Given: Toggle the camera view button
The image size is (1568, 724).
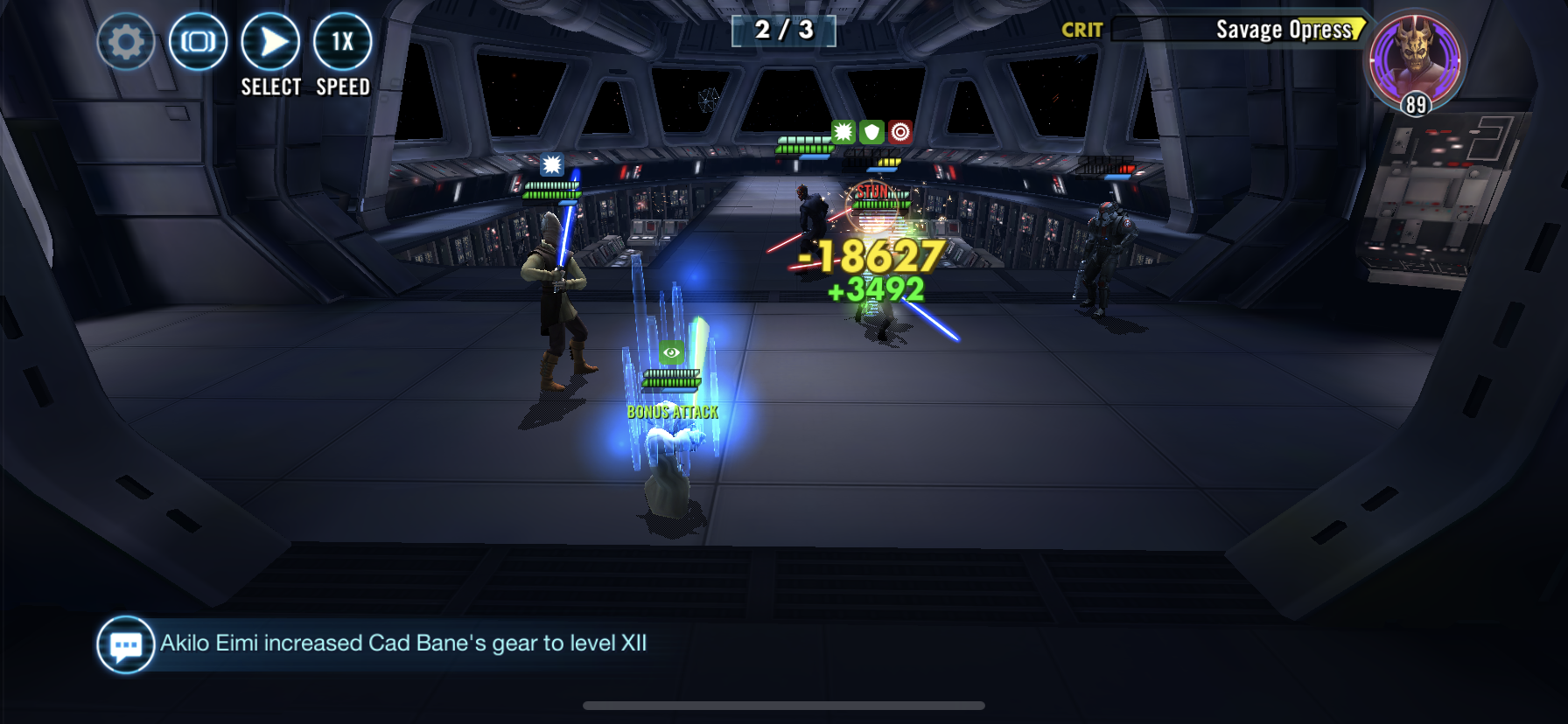Looking at the screenshot, I should (199, 42).
